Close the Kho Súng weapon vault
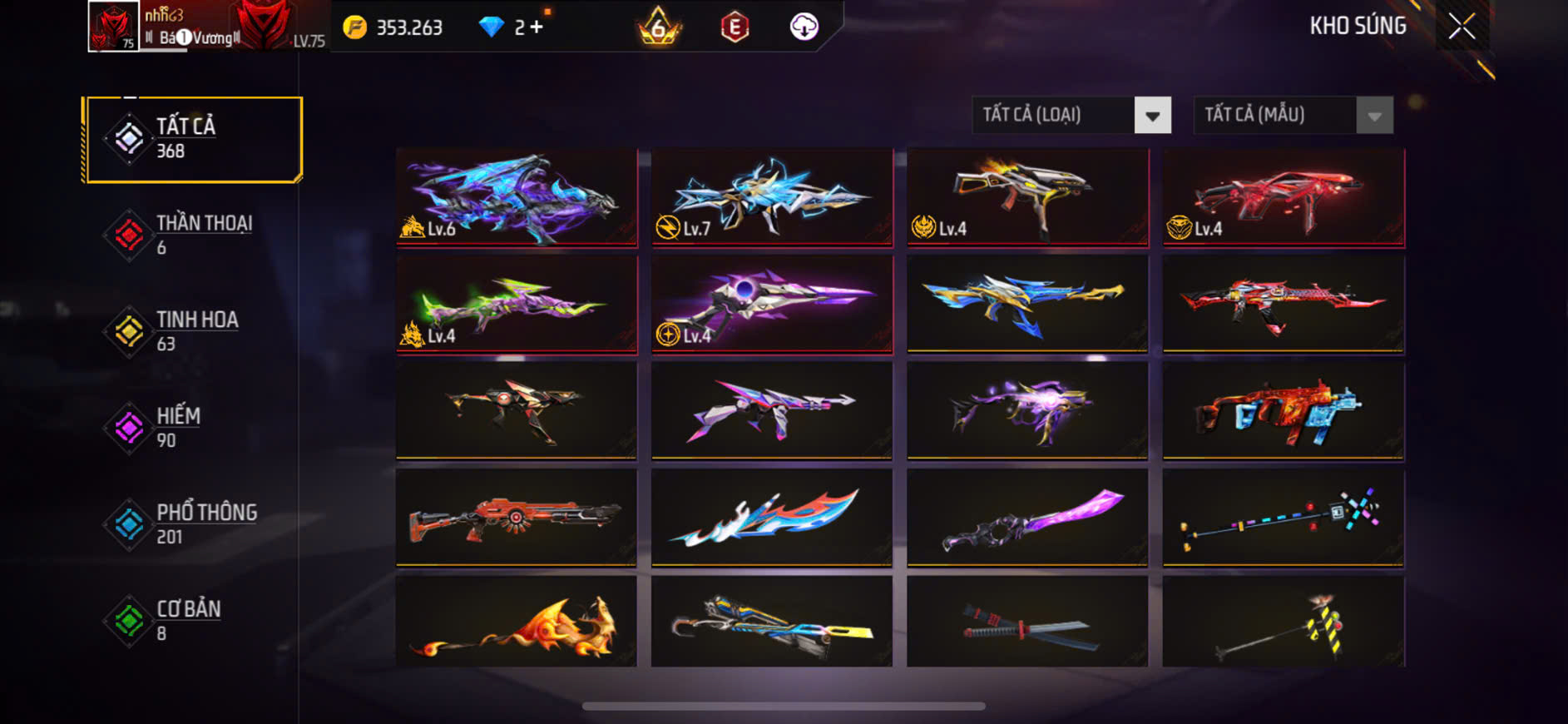Screen dimensions: 1568x724 point(1462,27)
